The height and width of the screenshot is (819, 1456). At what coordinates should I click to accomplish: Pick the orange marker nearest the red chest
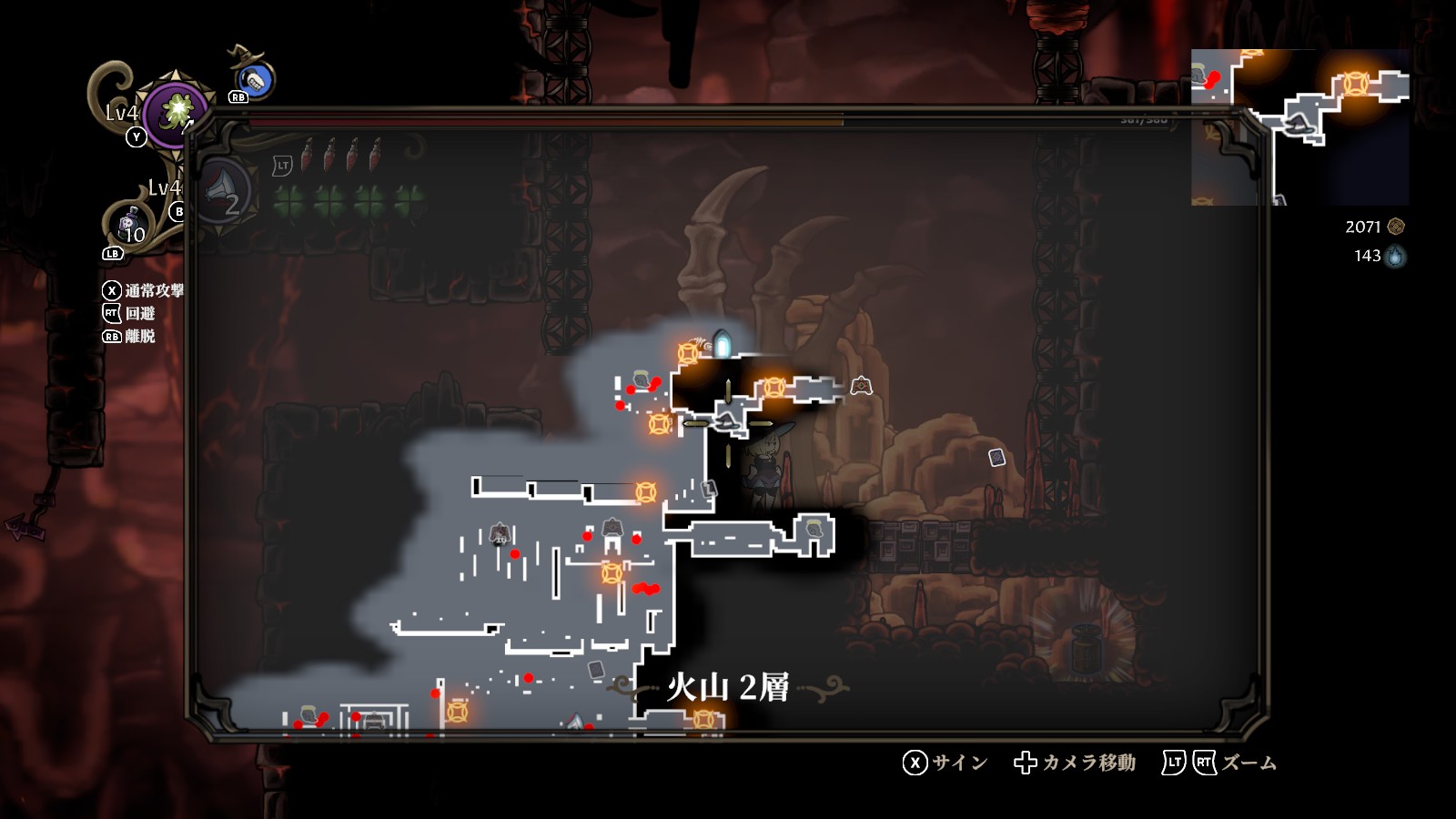[x=773, y=388]
